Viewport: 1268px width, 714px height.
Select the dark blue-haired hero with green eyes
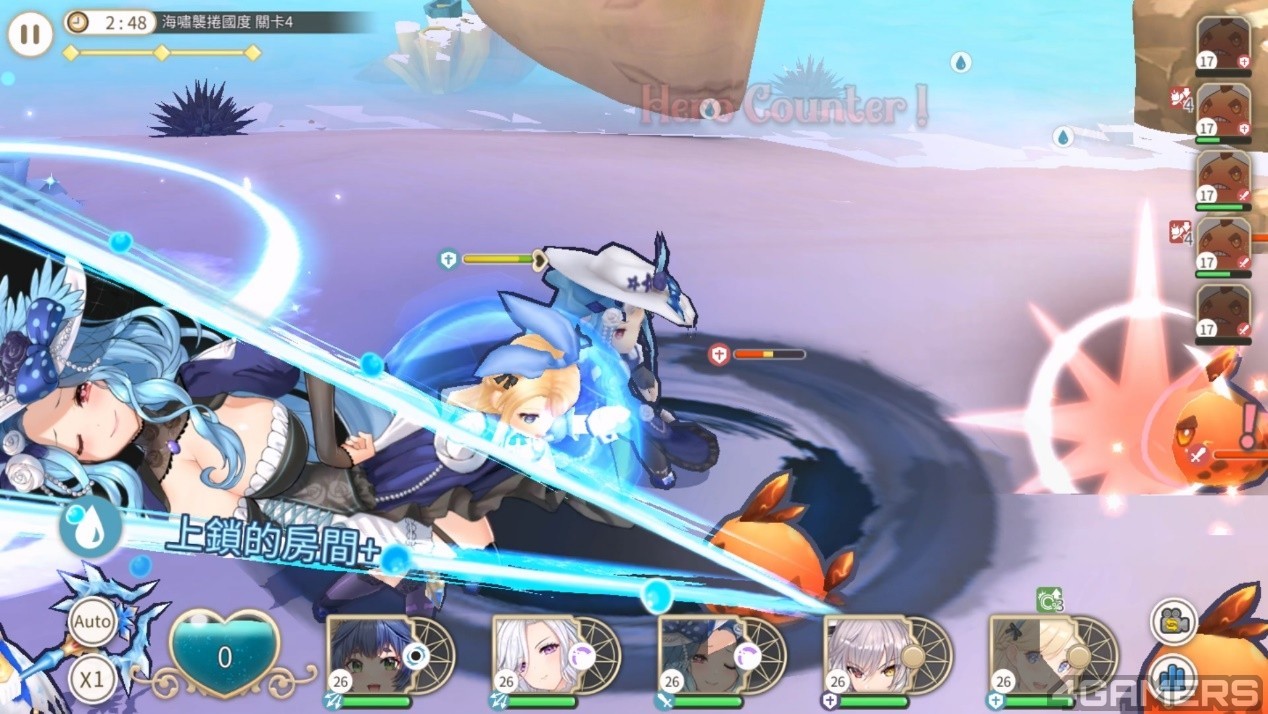pos(364,653)
